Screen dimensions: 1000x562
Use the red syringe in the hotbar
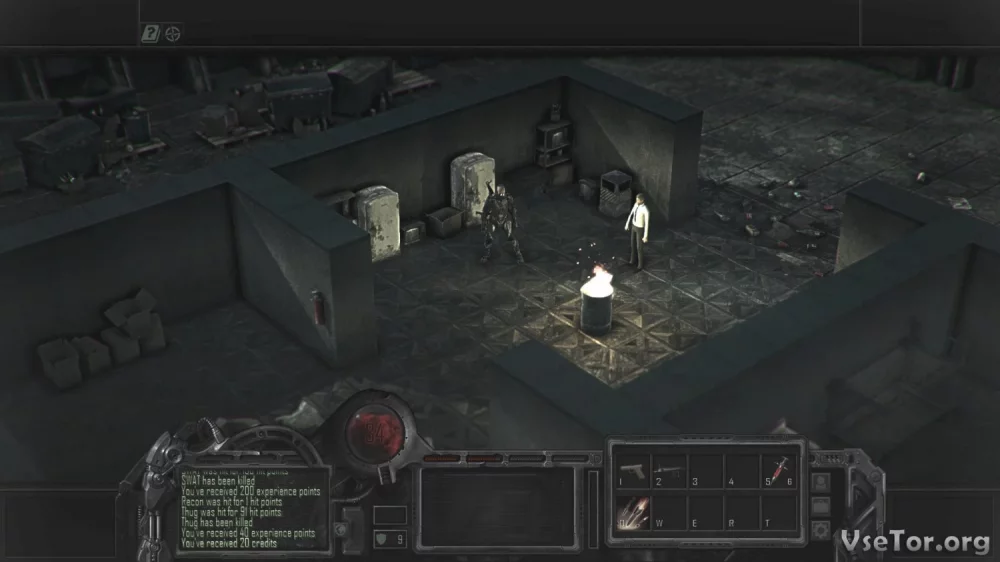point(776,469)
